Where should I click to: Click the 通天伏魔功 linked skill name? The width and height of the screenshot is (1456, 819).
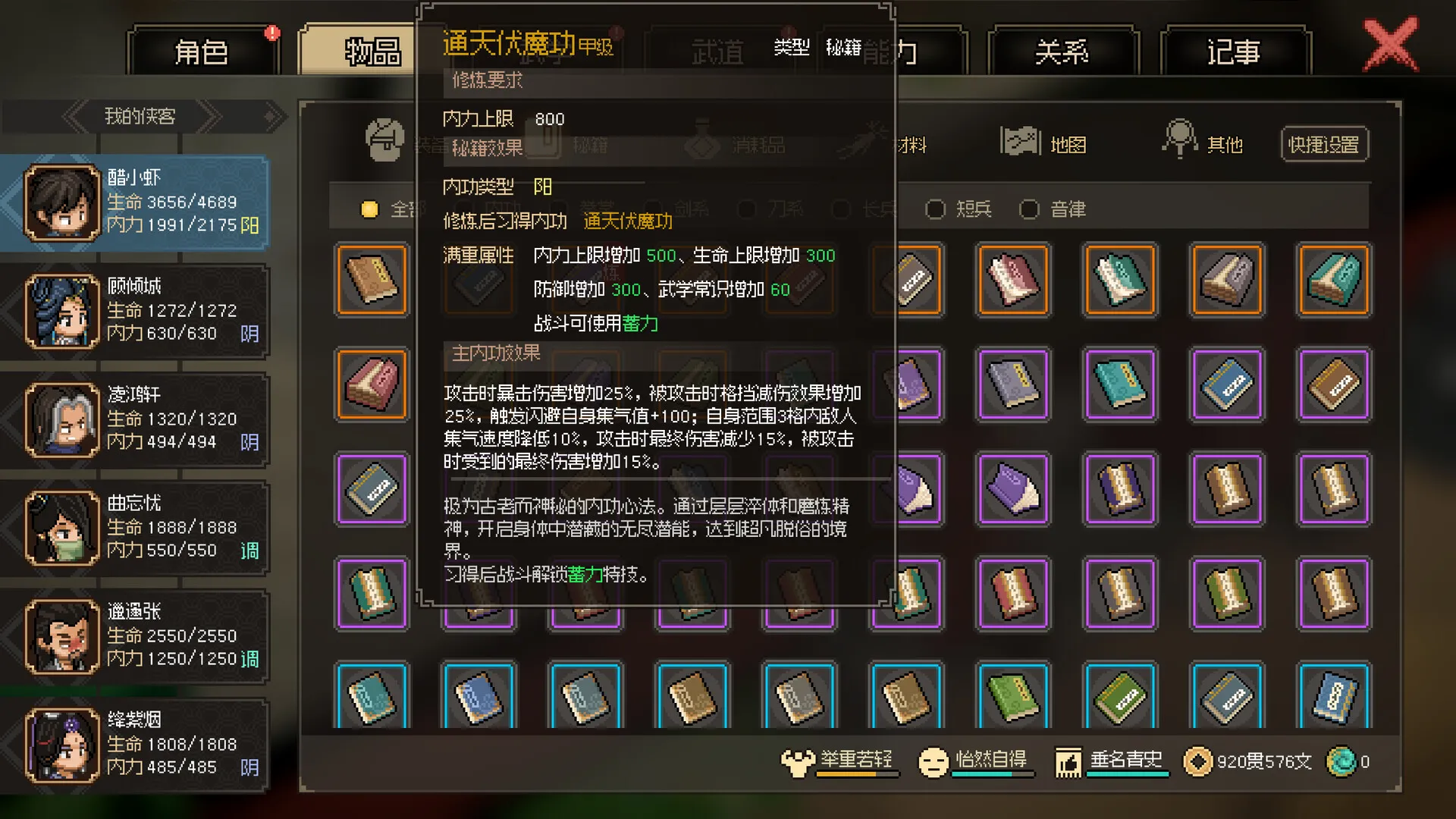pyautogui.click(x=627, y=221)
